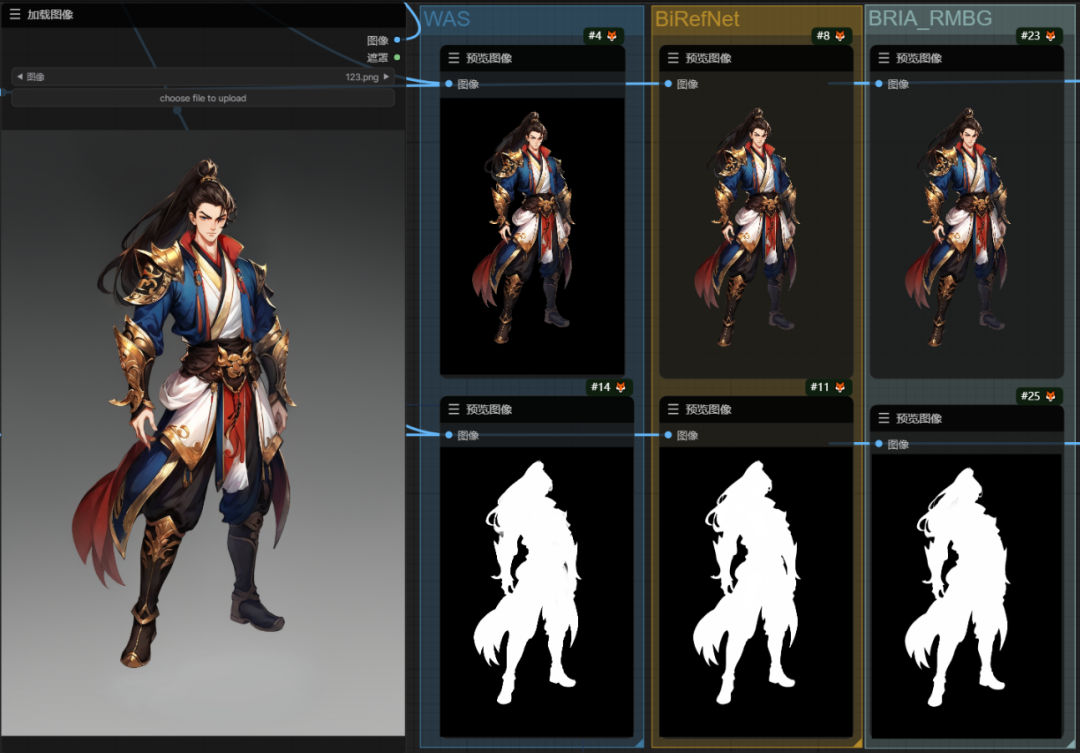The height and width of the screenshot is (753, 1080).
Task: Select the BiRefNet group title
Action: 697,19
